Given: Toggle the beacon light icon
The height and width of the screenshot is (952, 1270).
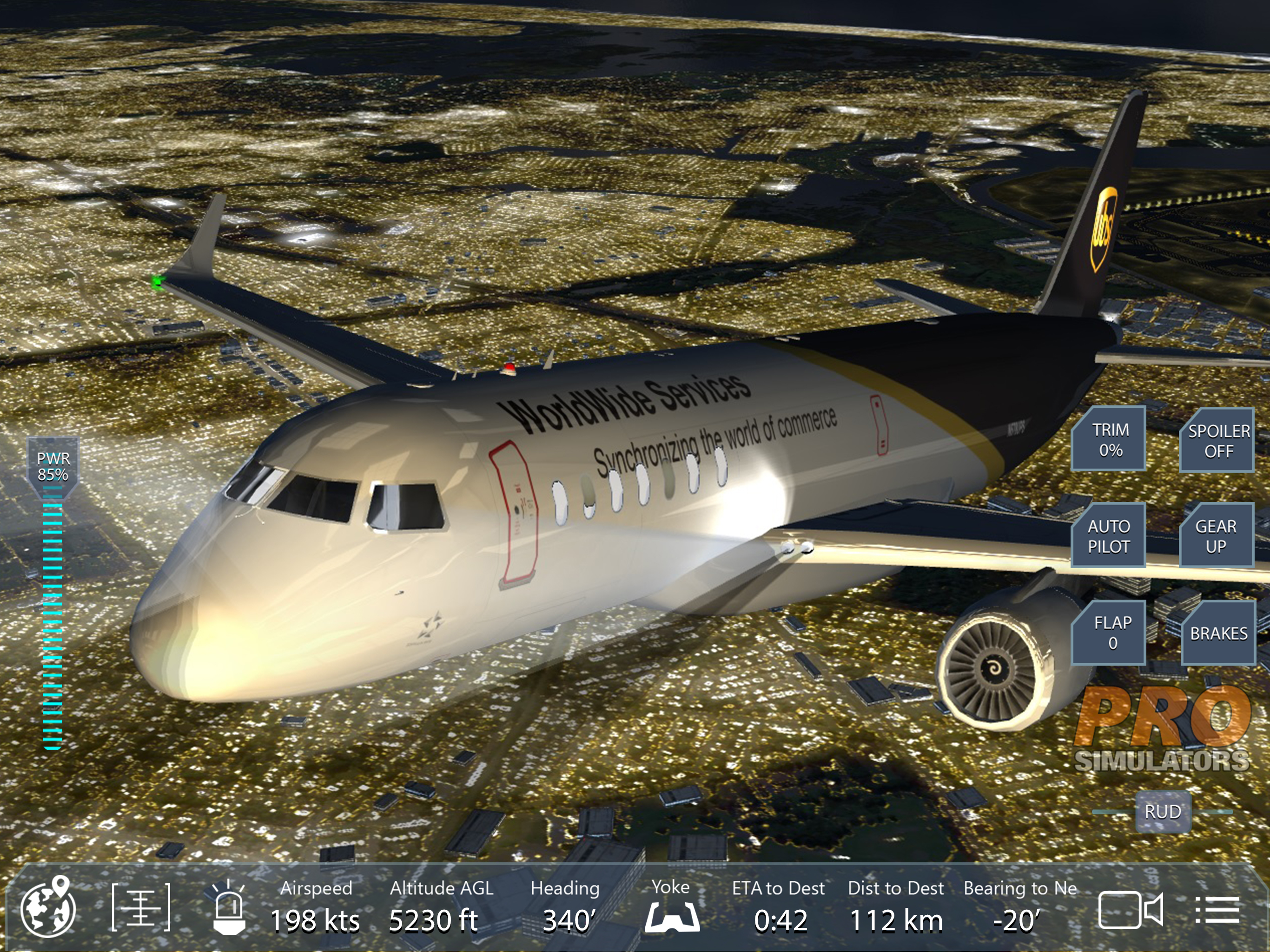Looking at the screenshot, I should tap(229, 908).
